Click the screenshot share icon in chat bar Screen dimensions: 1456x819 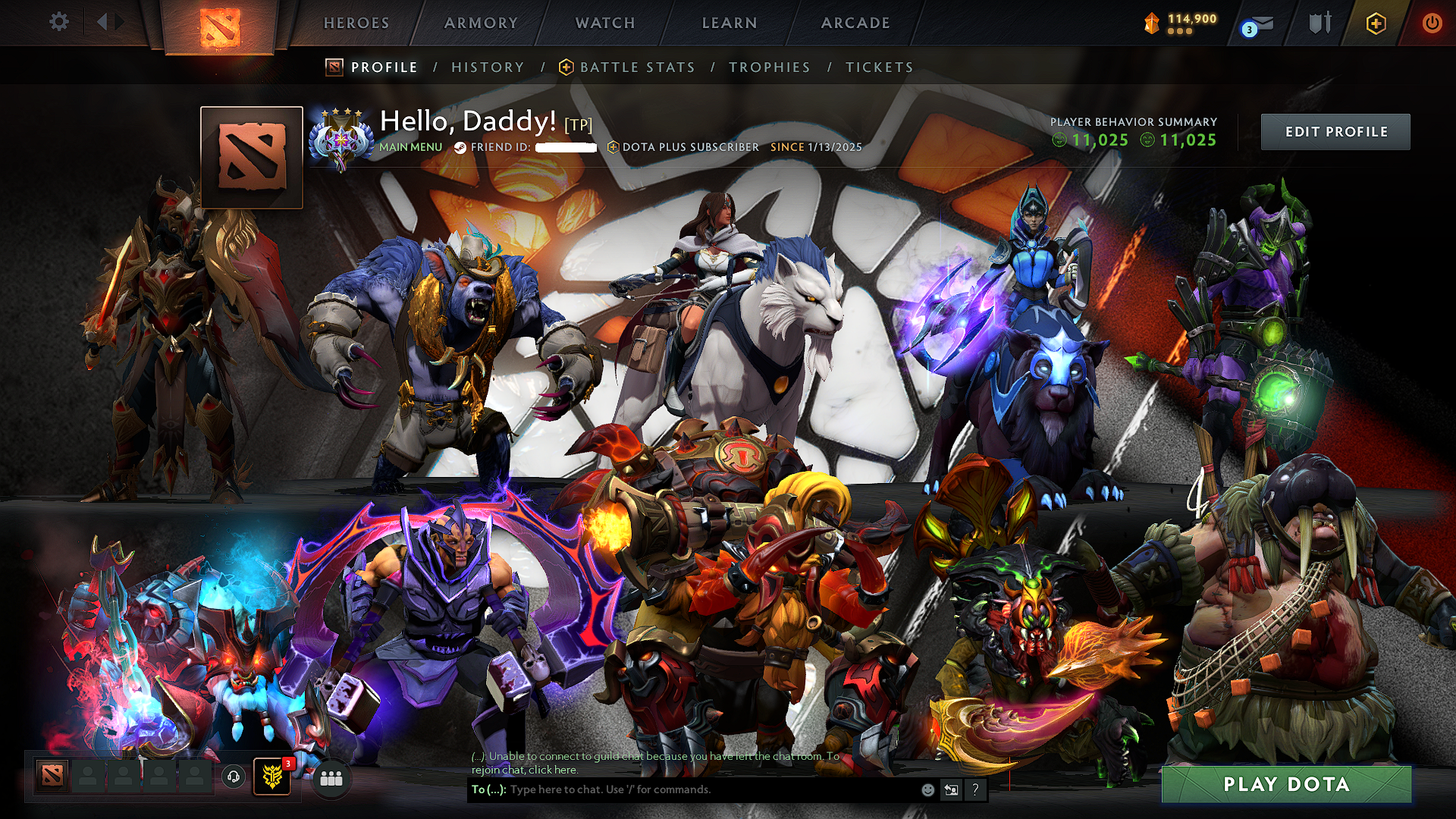point(950,789)
